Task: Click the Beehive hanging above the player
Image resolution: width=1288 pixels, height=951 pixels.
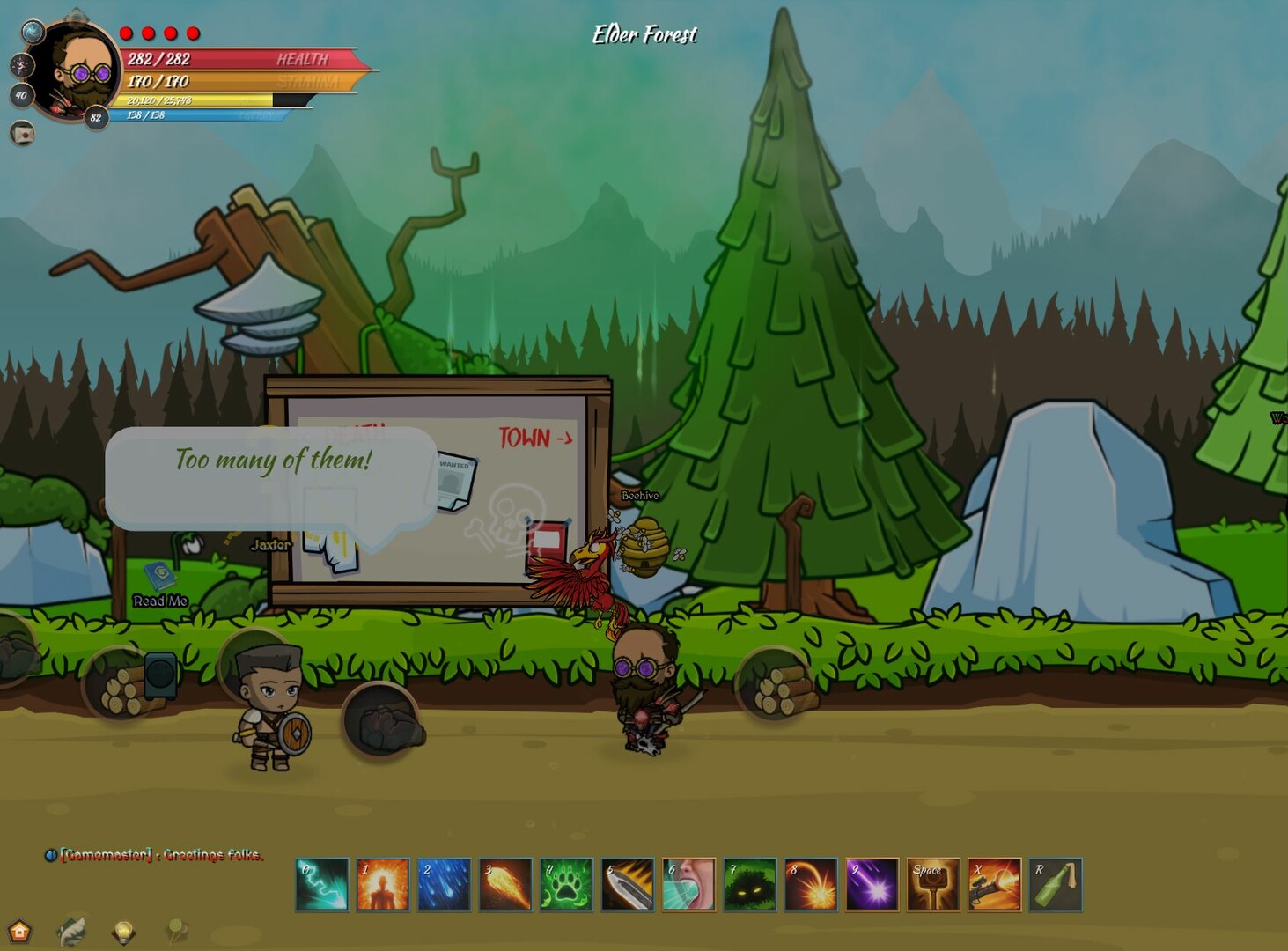Action: coord(646,547)
